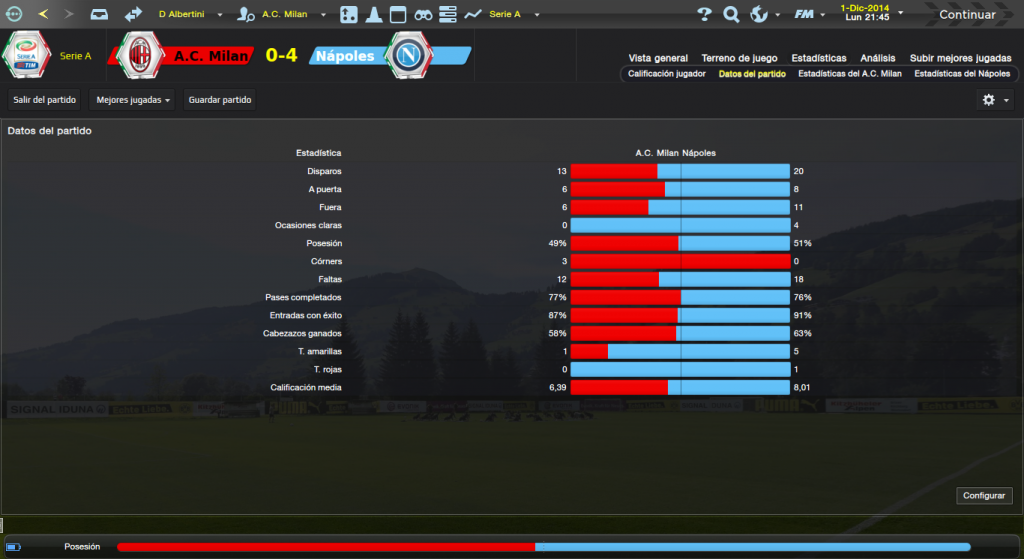Show Estadísticas del Nápoles
The width and height of the screenshot is (1024, 559).
962,73
